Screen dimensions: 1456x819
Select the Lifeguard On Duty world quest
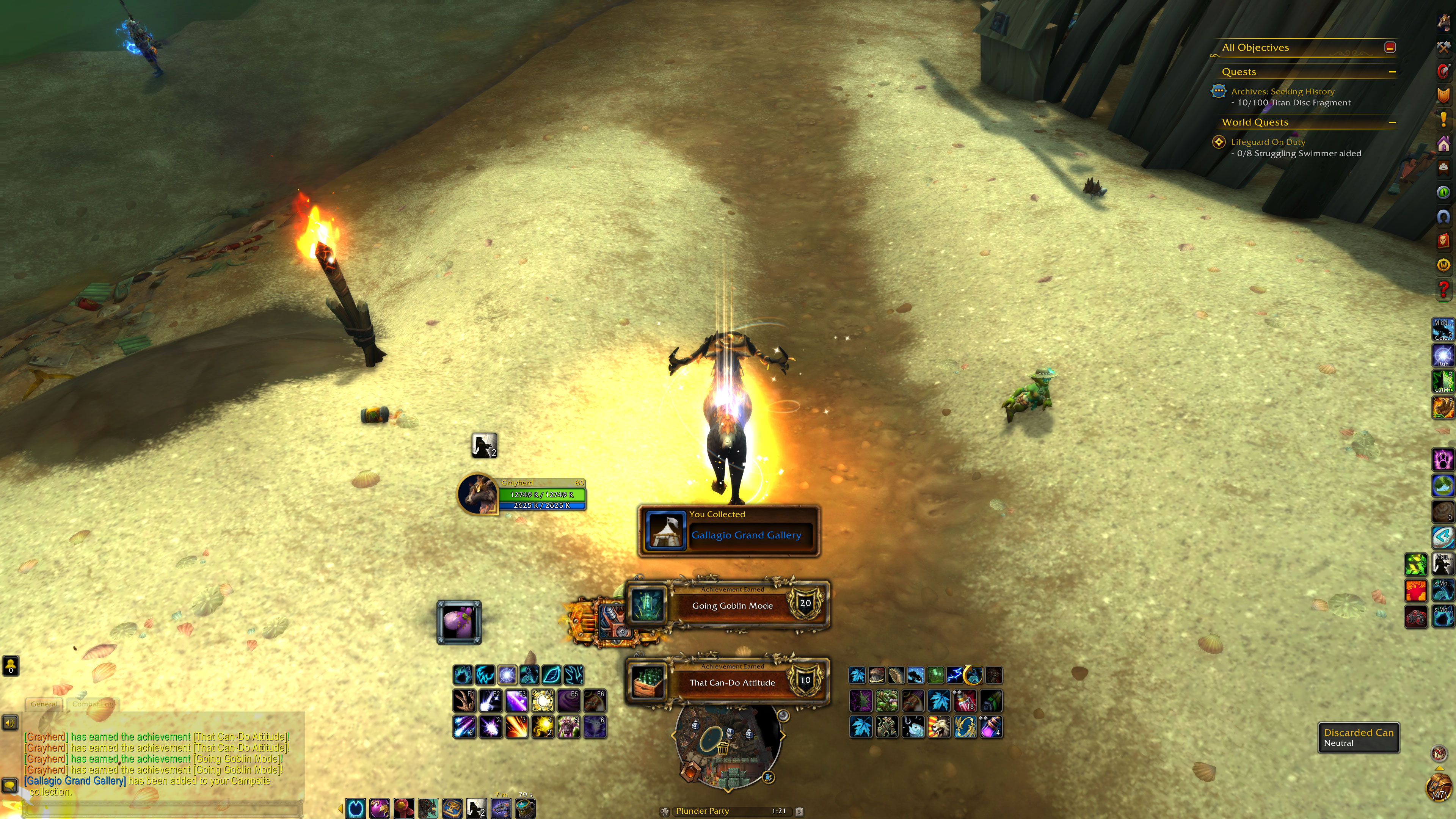[1268, 142]
